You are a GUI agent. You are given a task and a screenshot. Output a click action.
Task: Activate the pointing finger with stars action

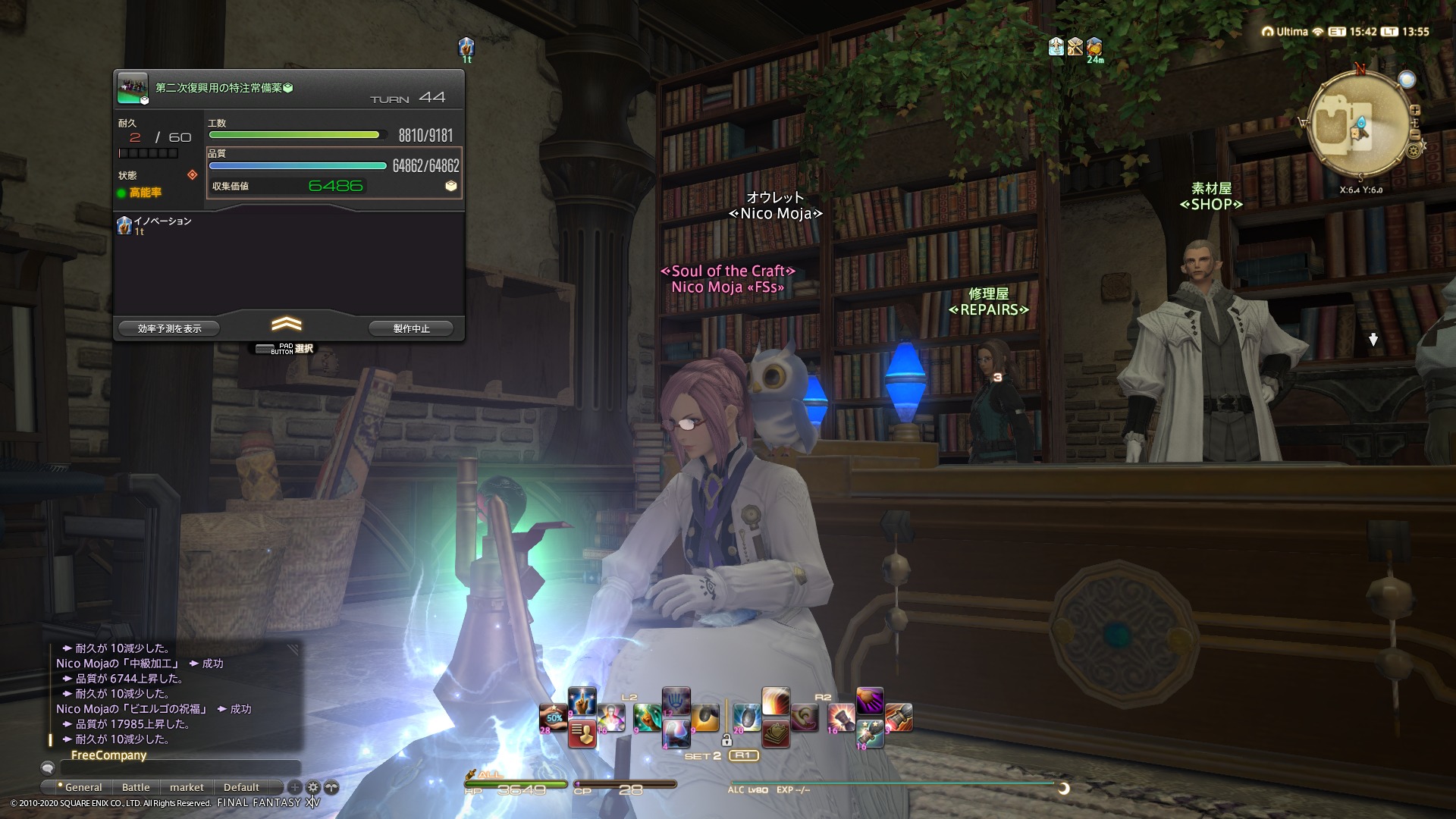tap(582, 701)
